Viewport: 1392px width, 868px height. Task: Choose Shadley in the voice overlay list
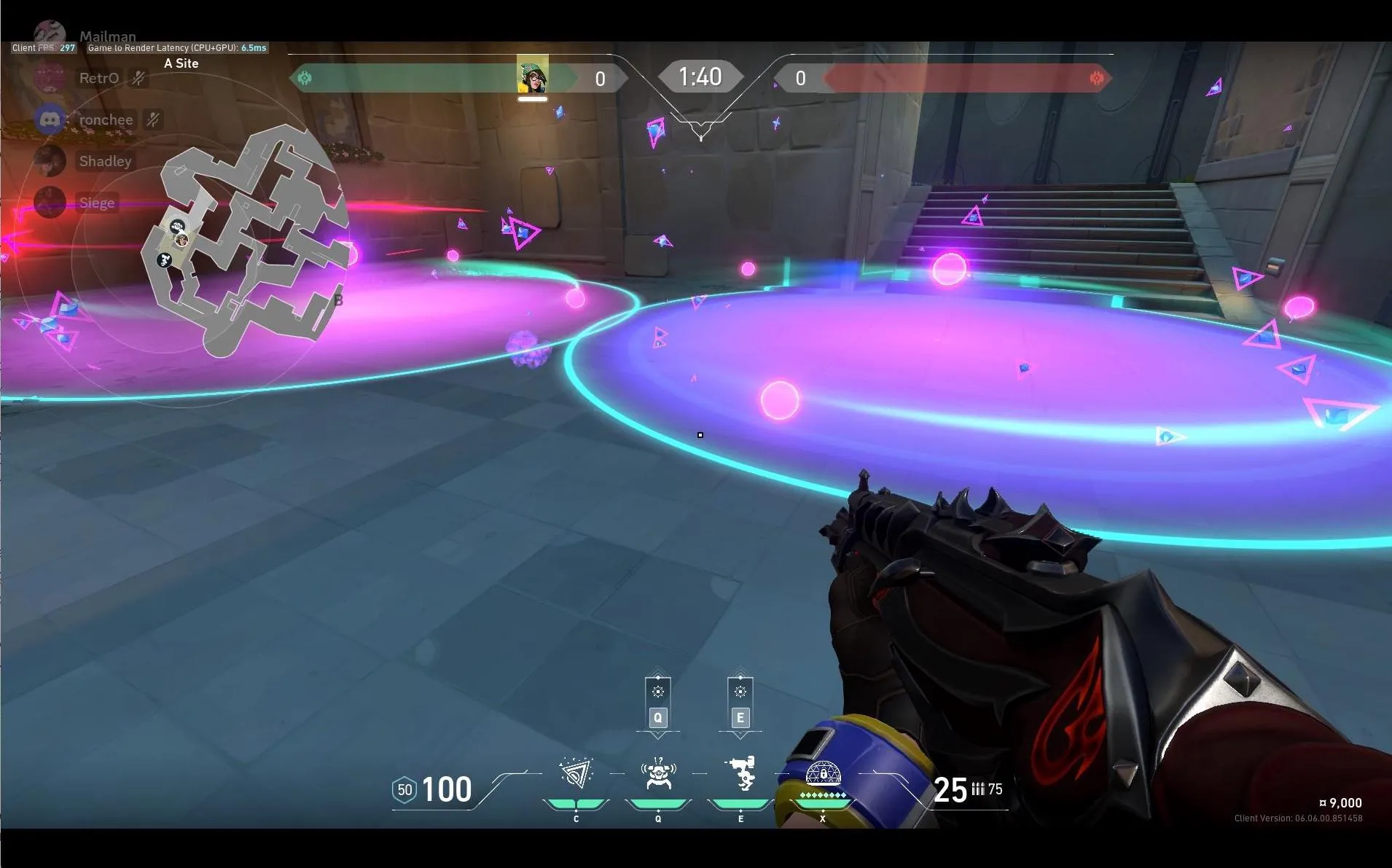tap(105, 161)
